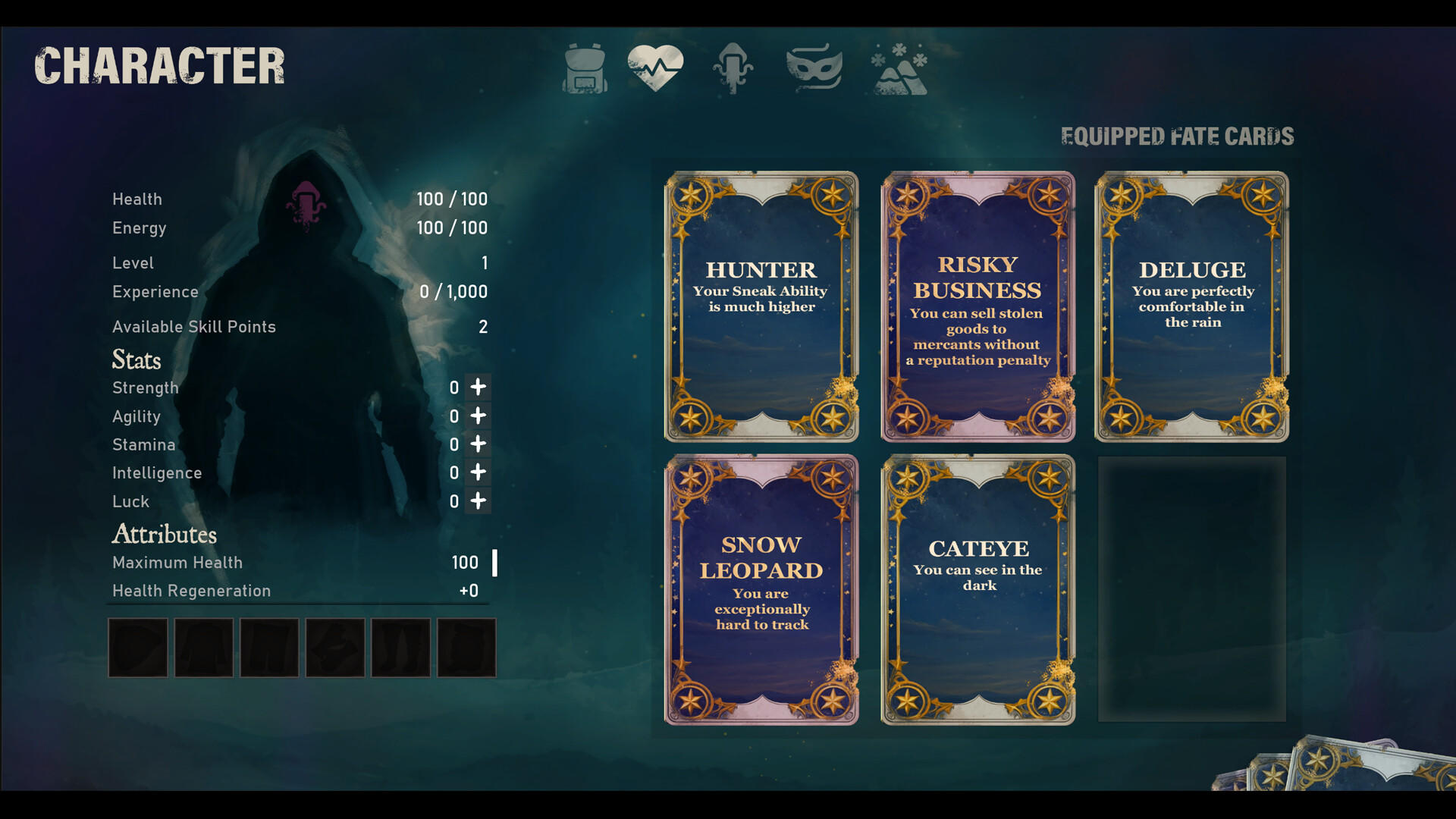The height and width of the screenshot is (819, 1456).
Task: Open the backpack inventory icon
Action: pos(584,68)
